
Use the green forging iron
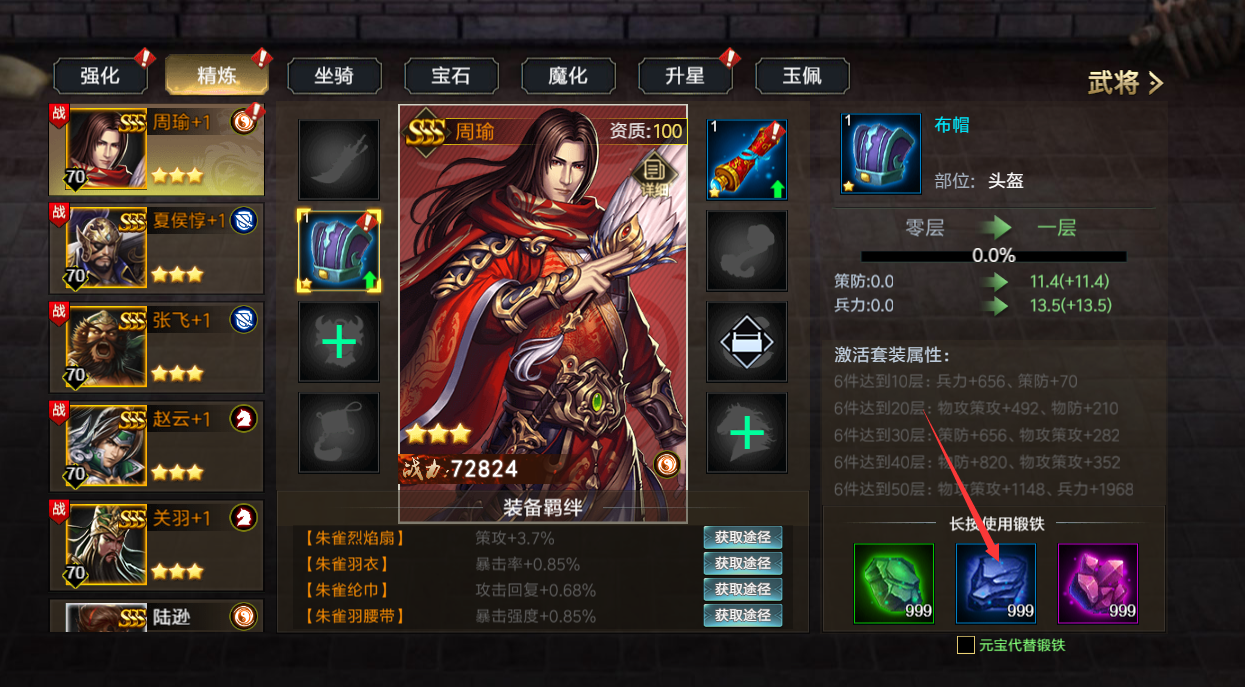click(894, 583)
